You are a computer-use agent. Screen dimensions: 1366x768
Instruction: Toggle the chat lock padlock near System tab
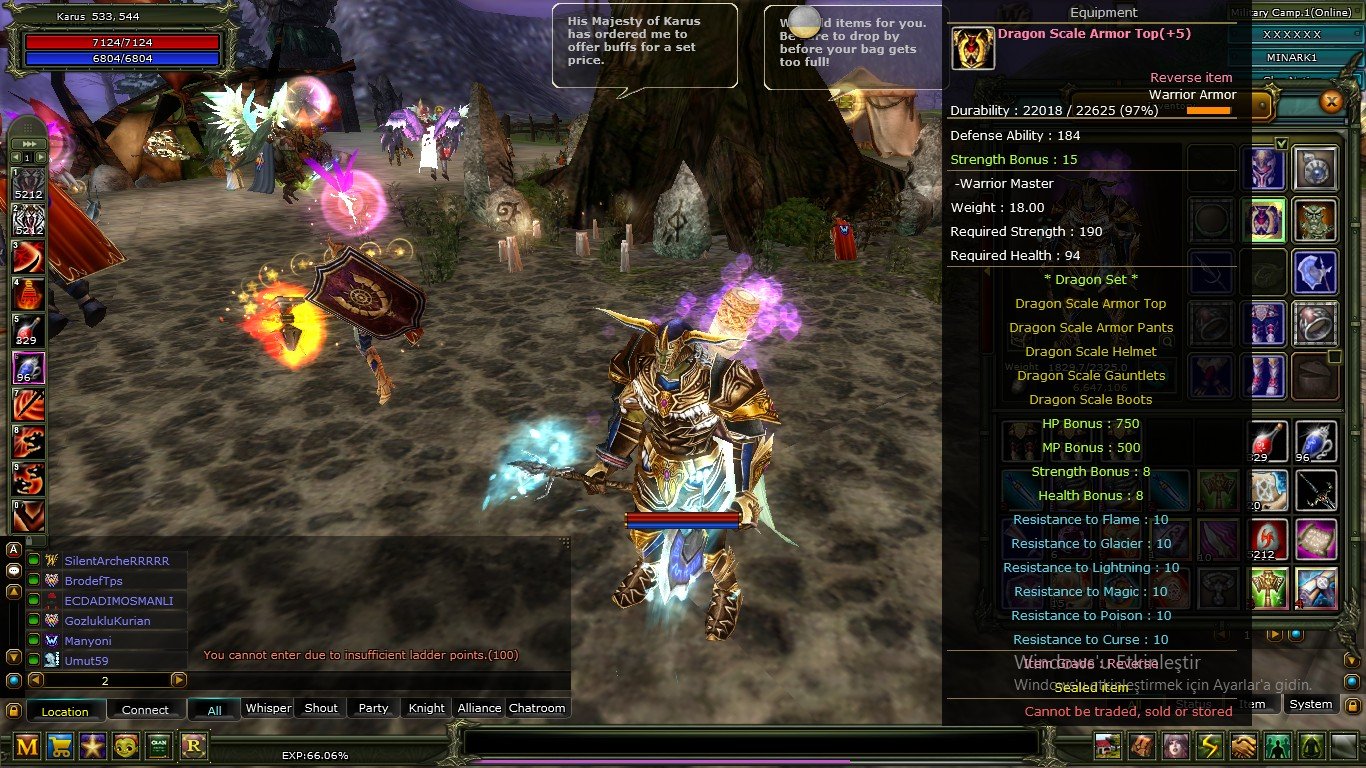tap(1352, 704)
